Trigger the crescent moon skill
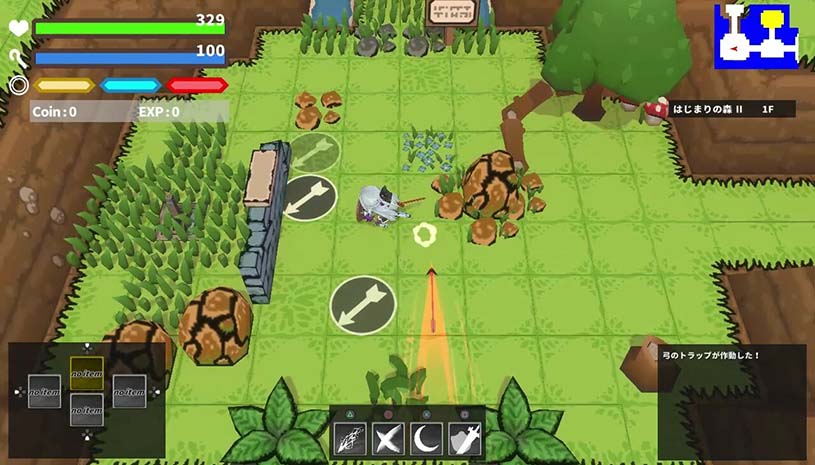The width and height of the screenshot is (815, 465). coord(426,439)
